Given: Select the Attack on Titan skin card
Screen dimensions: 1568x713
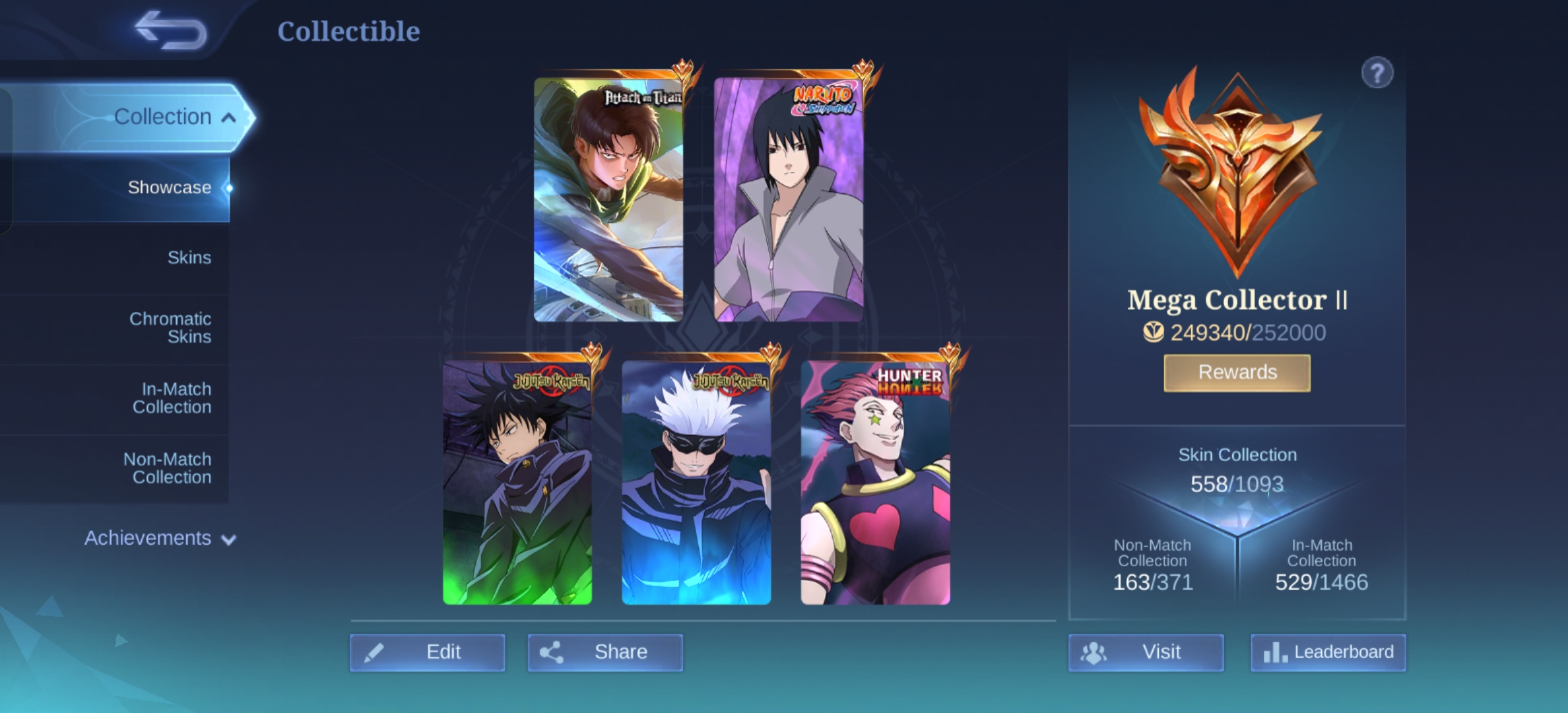Looking at the screenshot, I should click(x=608, y=199).
